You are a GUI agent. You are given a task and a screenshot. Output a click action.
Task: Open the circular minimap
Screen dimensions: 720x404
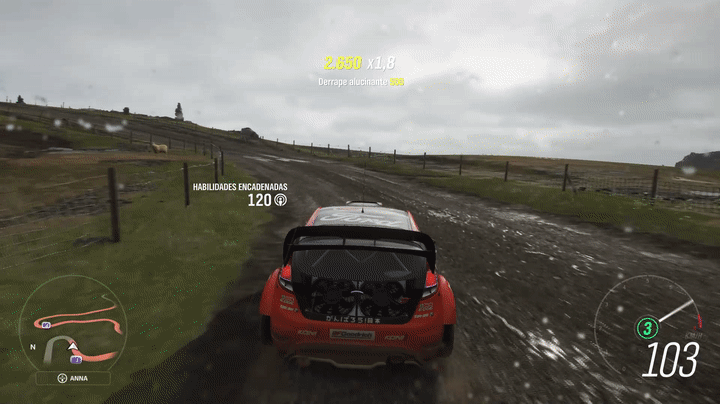pyautogui.click(x=73, y=323)
